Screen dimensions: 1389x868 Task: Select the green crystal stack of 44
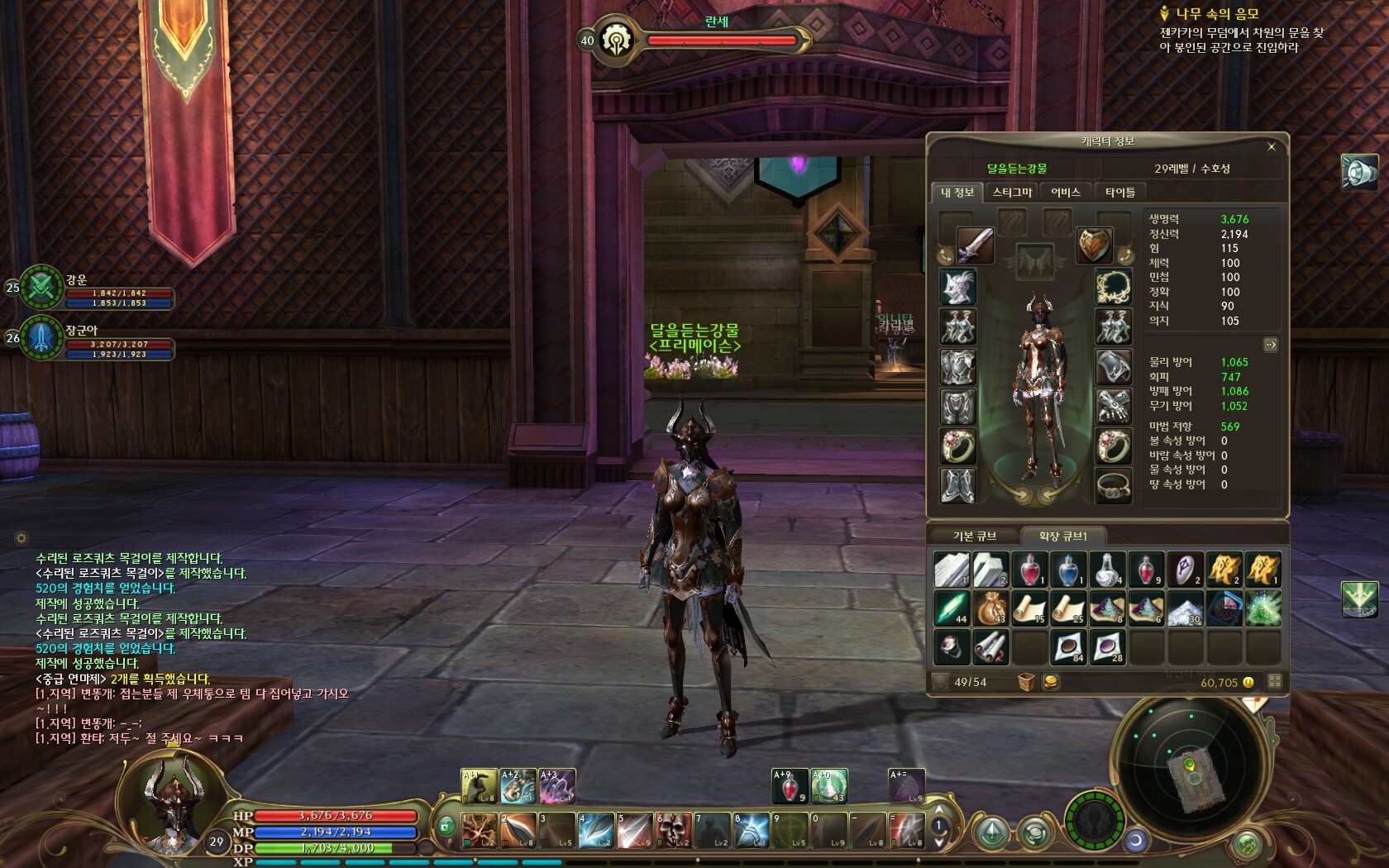(x=952, y=608)
